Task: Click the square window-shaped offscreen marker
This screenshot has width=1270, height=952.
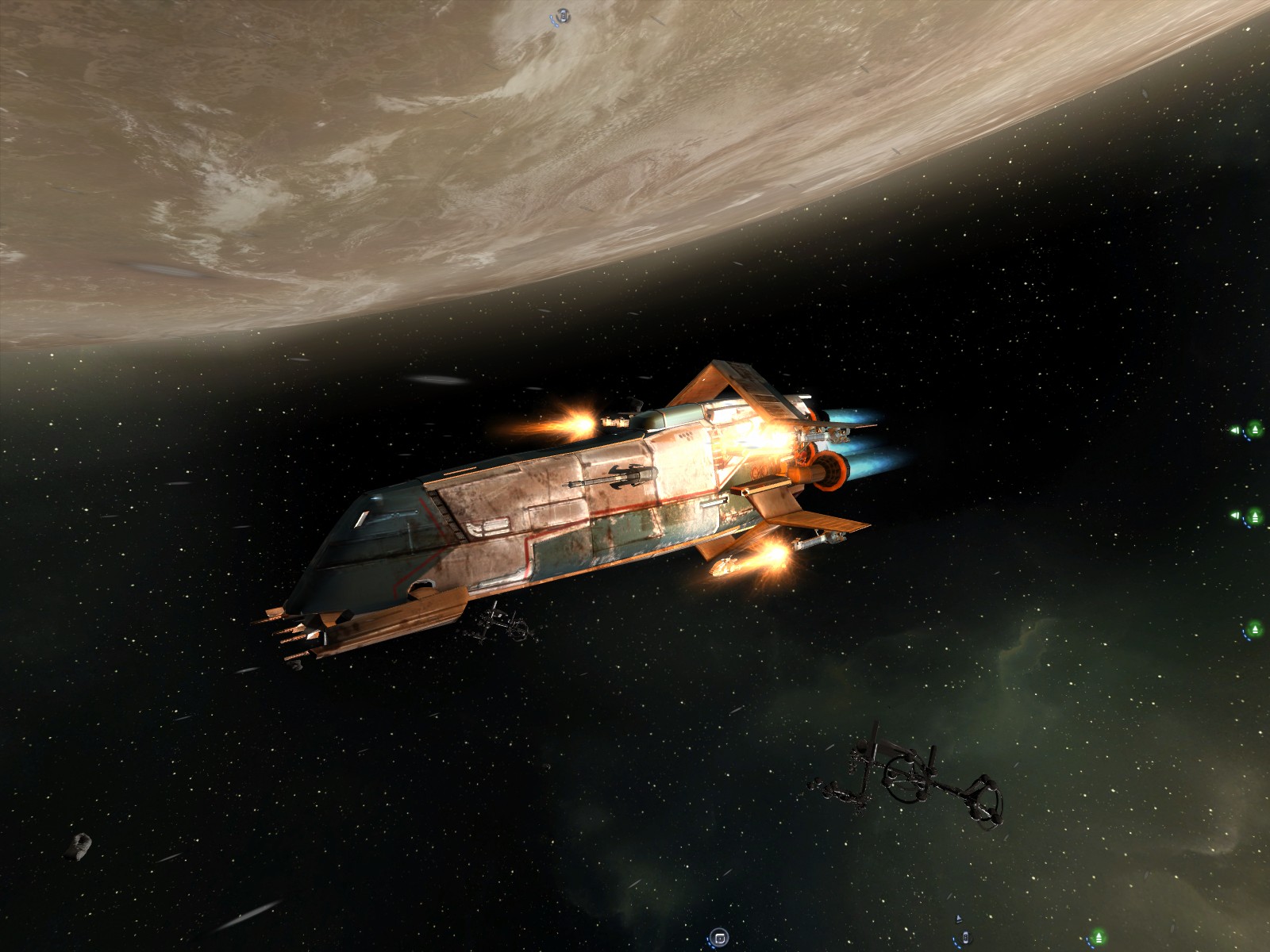Action: (718, 937)
